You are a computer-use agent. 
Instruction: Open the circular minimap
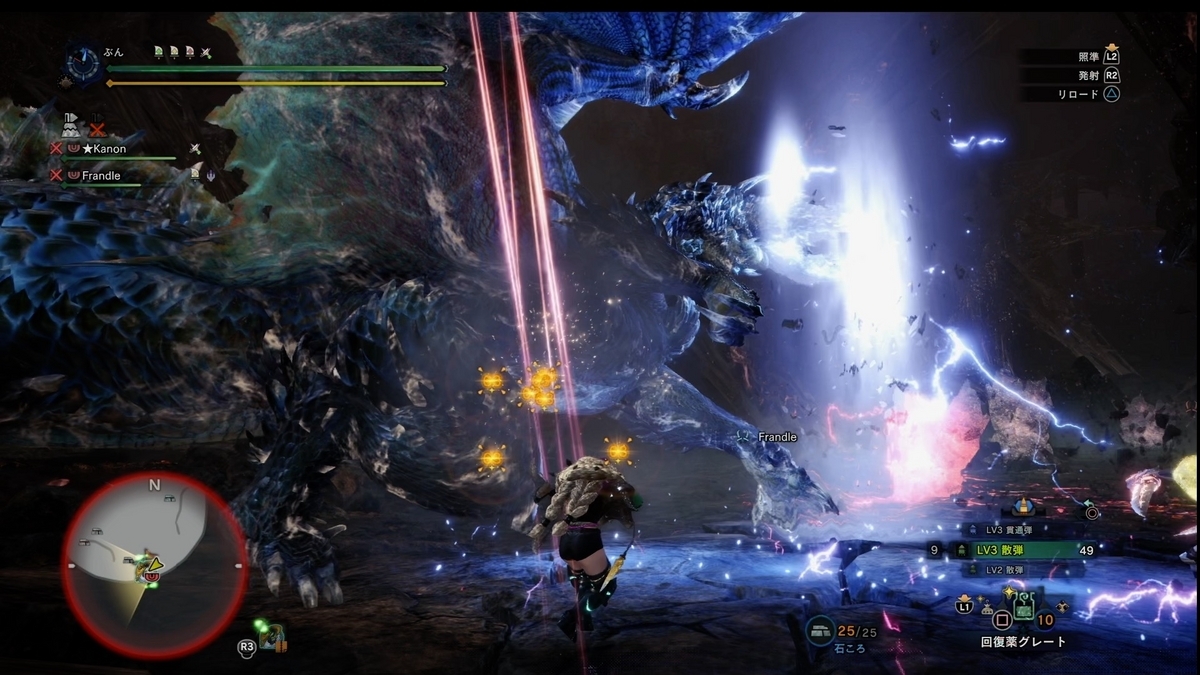(154, 565)
